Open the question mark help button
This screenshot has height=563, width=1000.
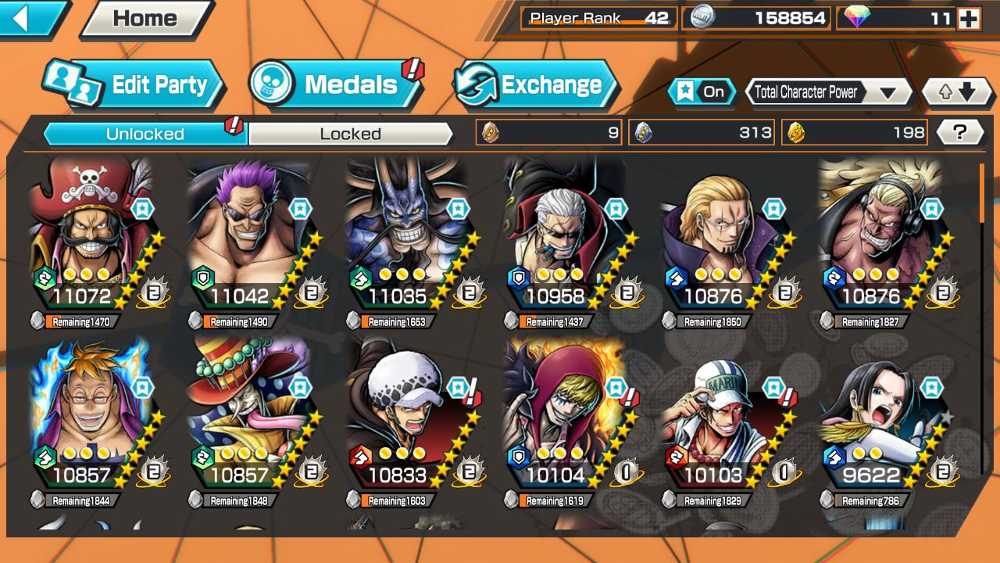[961, 132]
